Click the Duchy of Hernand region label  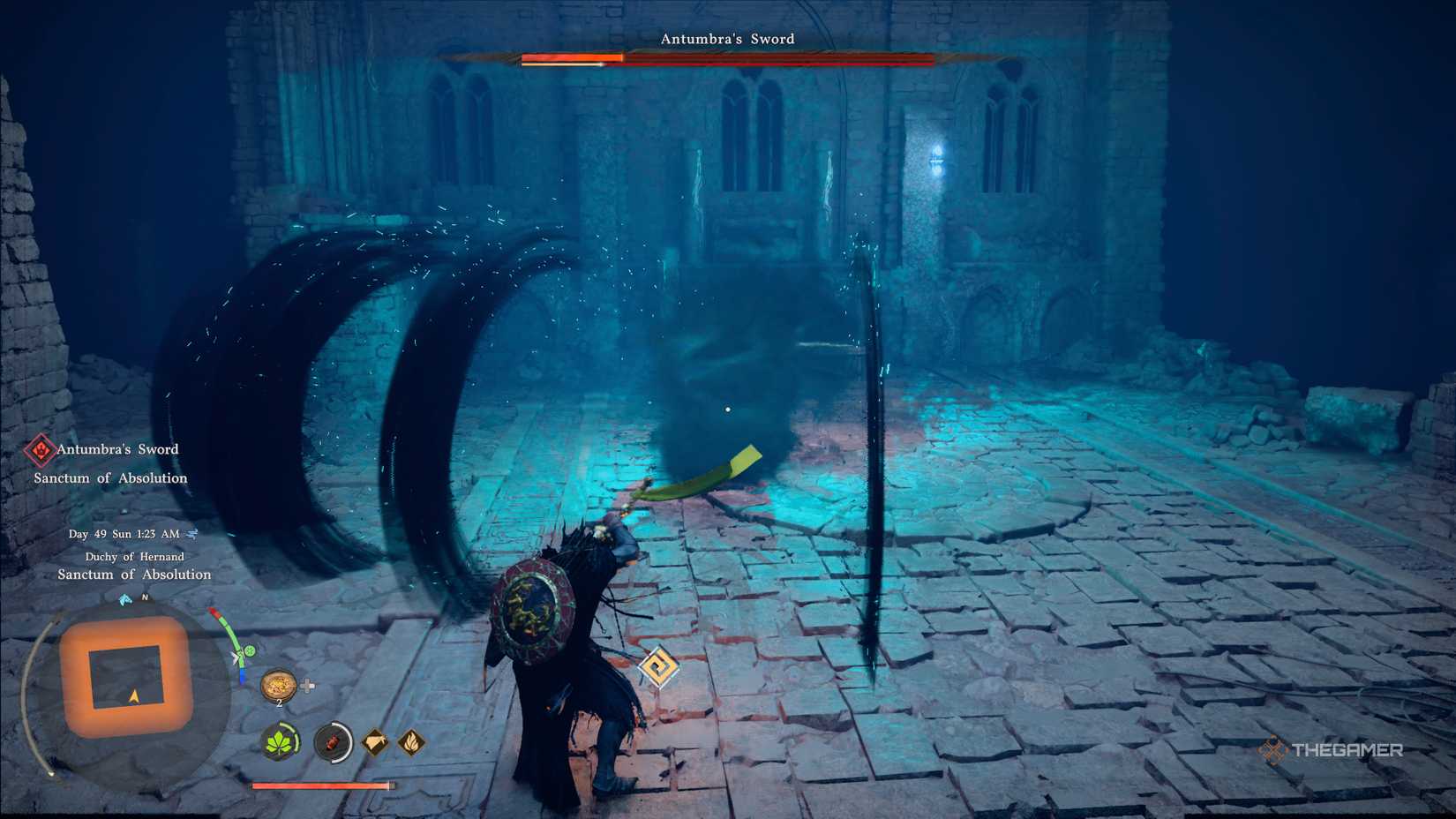click(x=134, y=557)
